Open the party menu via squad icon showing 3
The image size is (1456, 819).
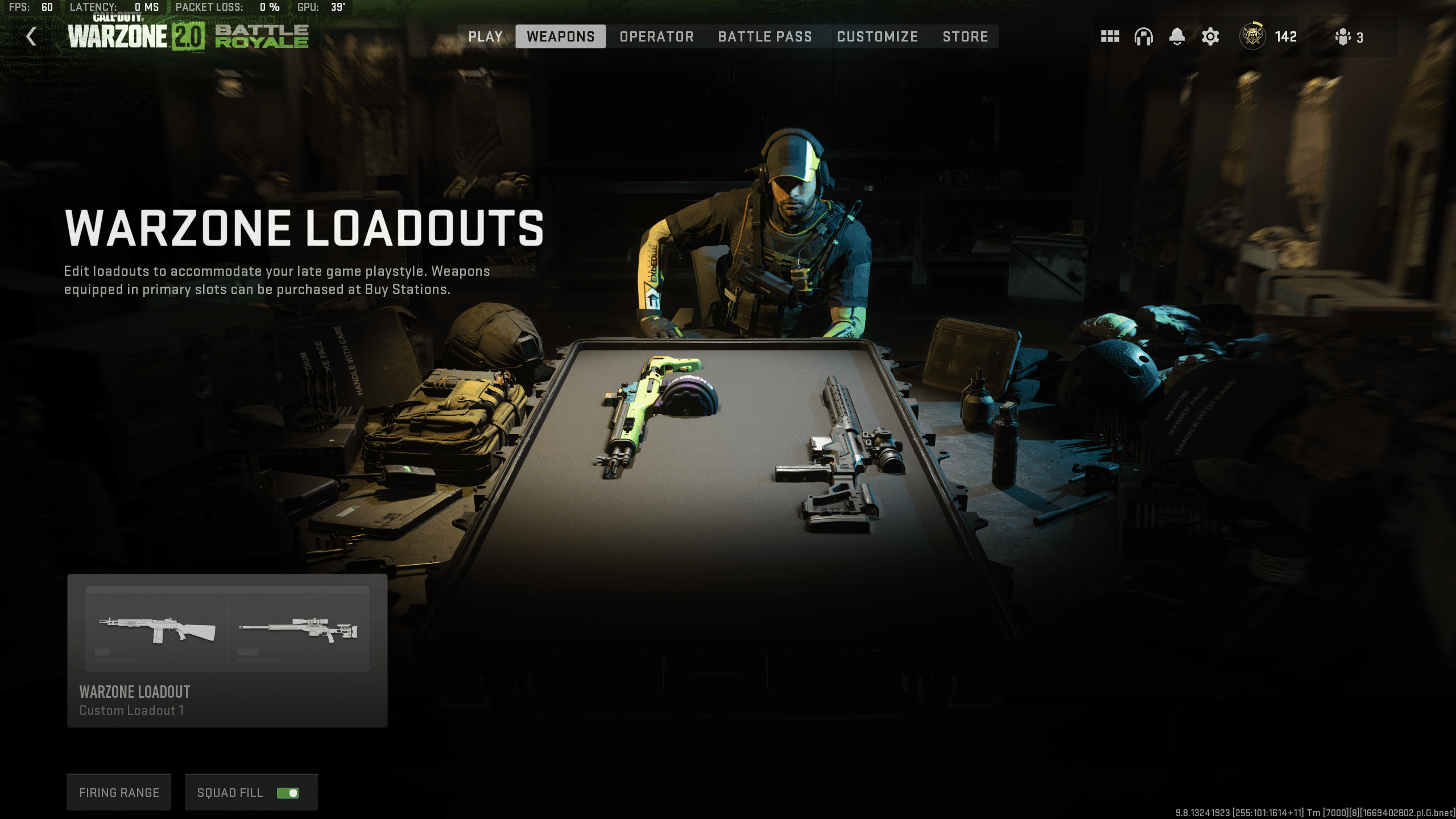click(x=1343, y=36)
